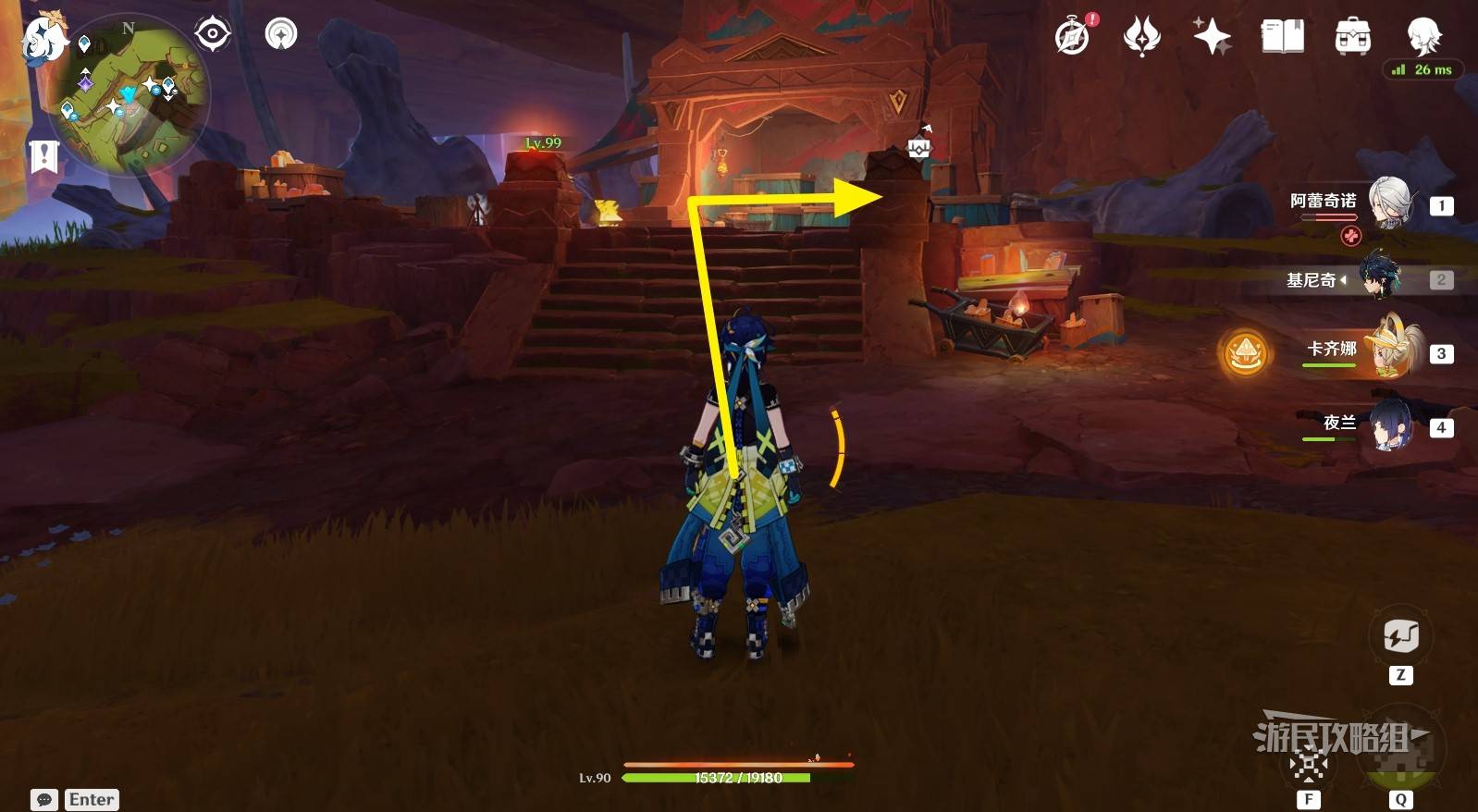Switch to party member 卡齐娜
Viewport: 1478px width, 812px height.
tap(1387, 351)
